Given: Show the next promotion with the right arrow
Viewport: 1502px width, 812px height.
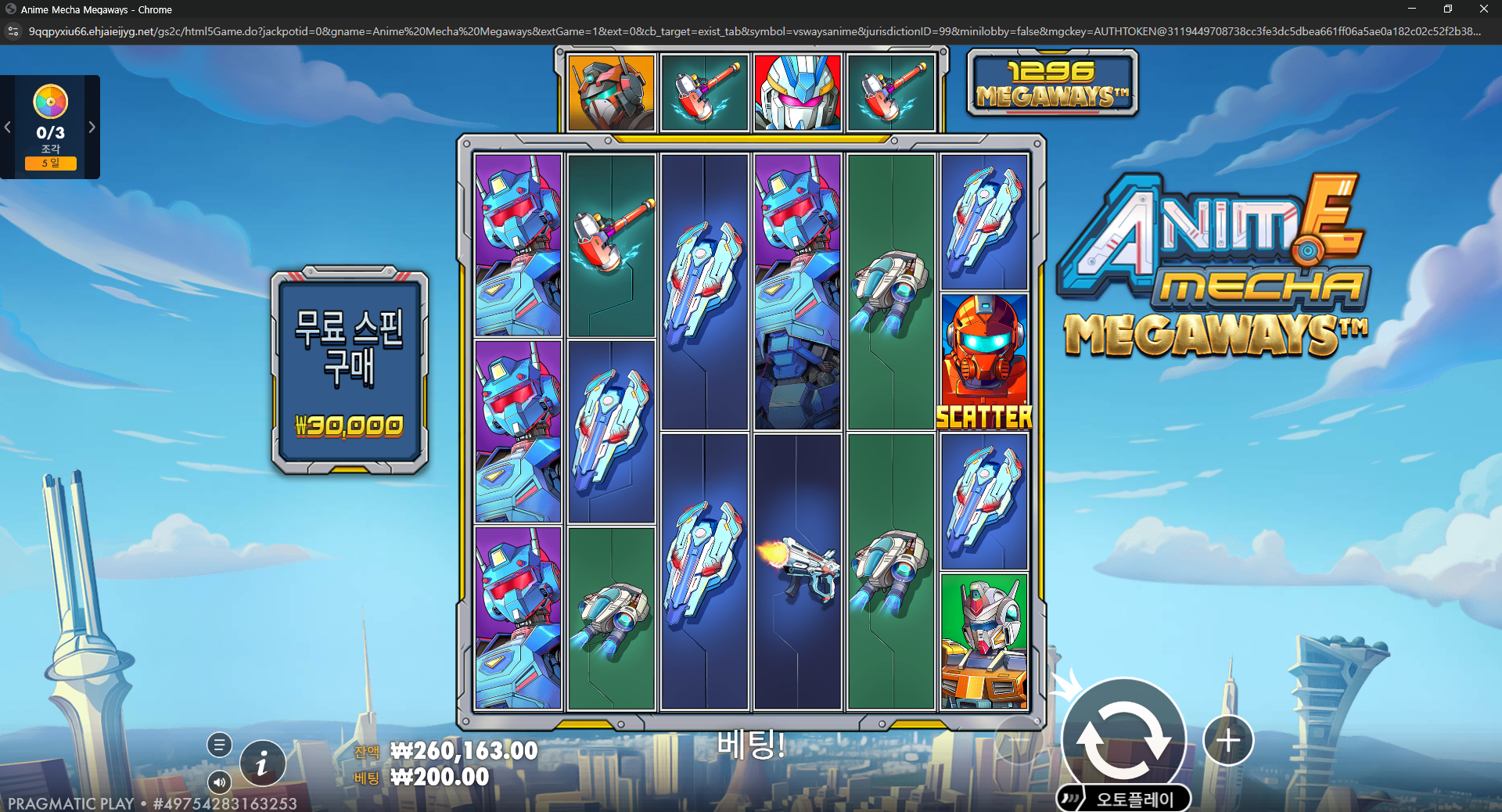Looking at the screenshot, I should pos(92,127).
